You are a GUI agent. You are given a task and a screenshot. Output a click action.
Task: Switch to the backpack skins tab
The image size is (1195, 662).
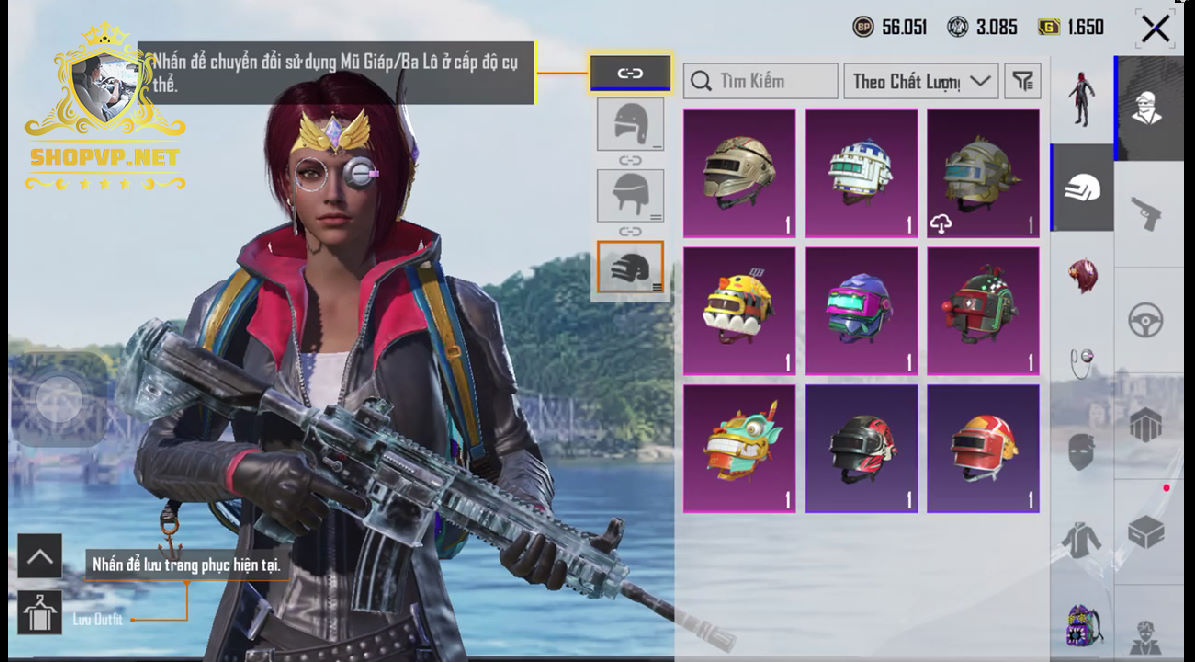pos(1082,627)
